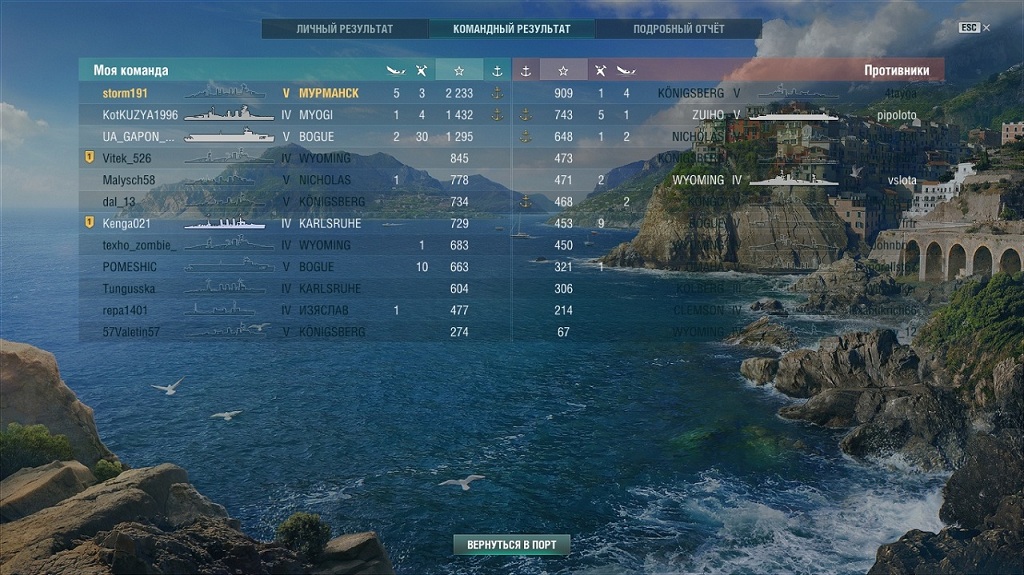Sort my team by star experience column
The image size is (1024, 575).
(459, 71)
